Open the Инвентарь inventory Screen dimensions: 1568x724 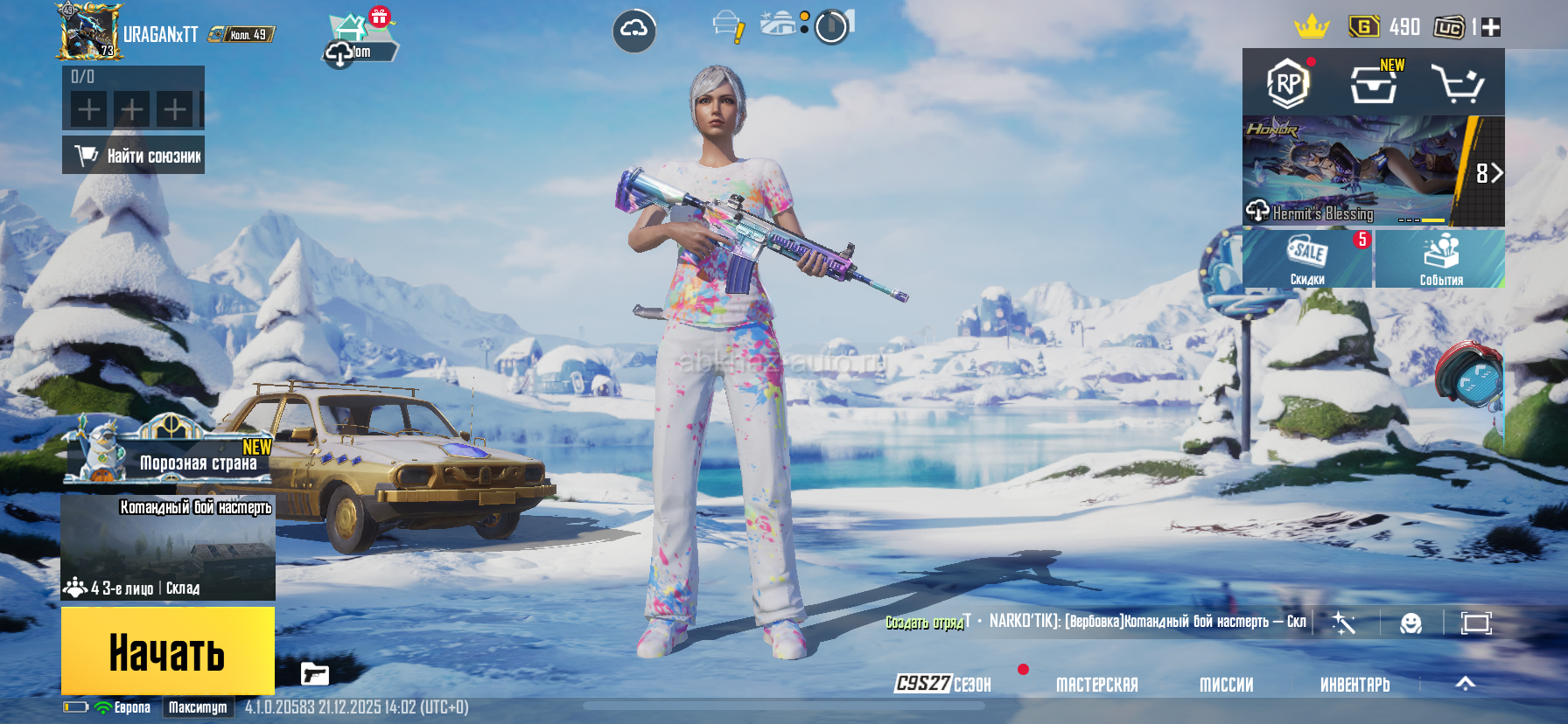click(x=1354, y=685)
